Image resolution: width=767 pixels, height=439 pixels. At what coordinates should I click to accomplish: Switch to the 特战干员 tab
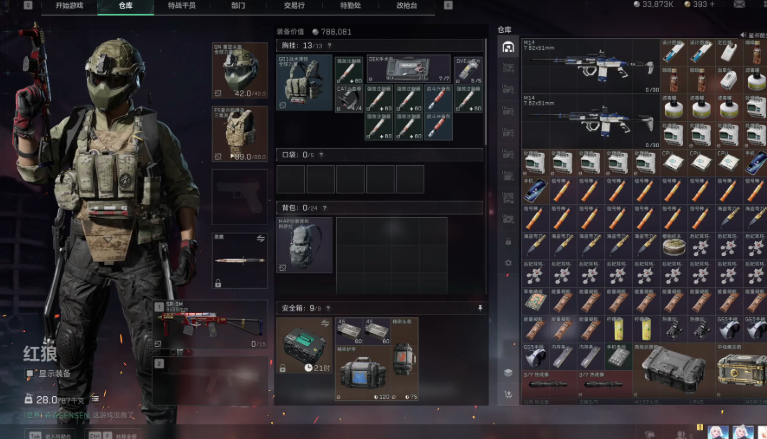[182, 6]
